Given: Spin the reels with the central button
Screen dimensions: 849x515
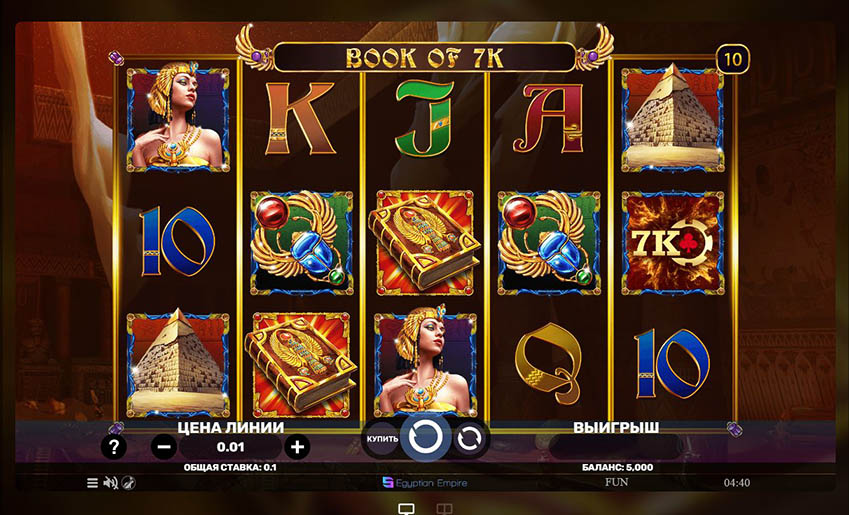Looking at the screenshot, I should (425, 437).
